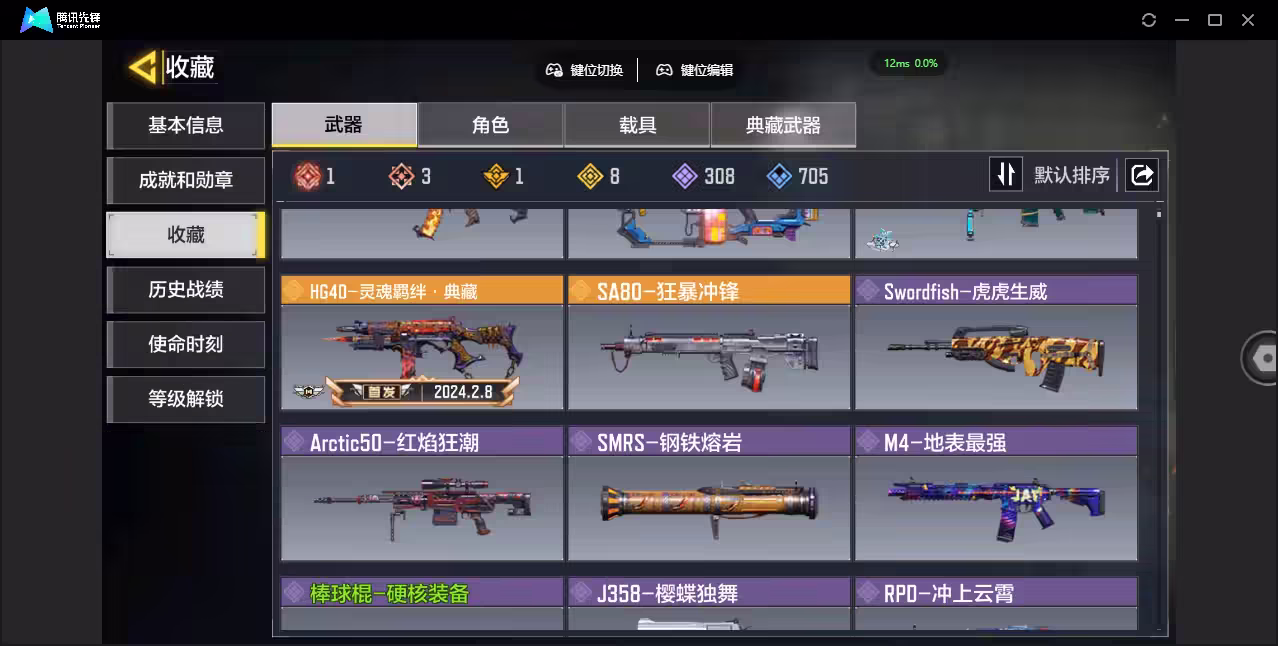This screenshot has height=646, width=1278.
Task: Pick the SMRS-钢铁熔岩 launcher card
Action: [709, 494]
